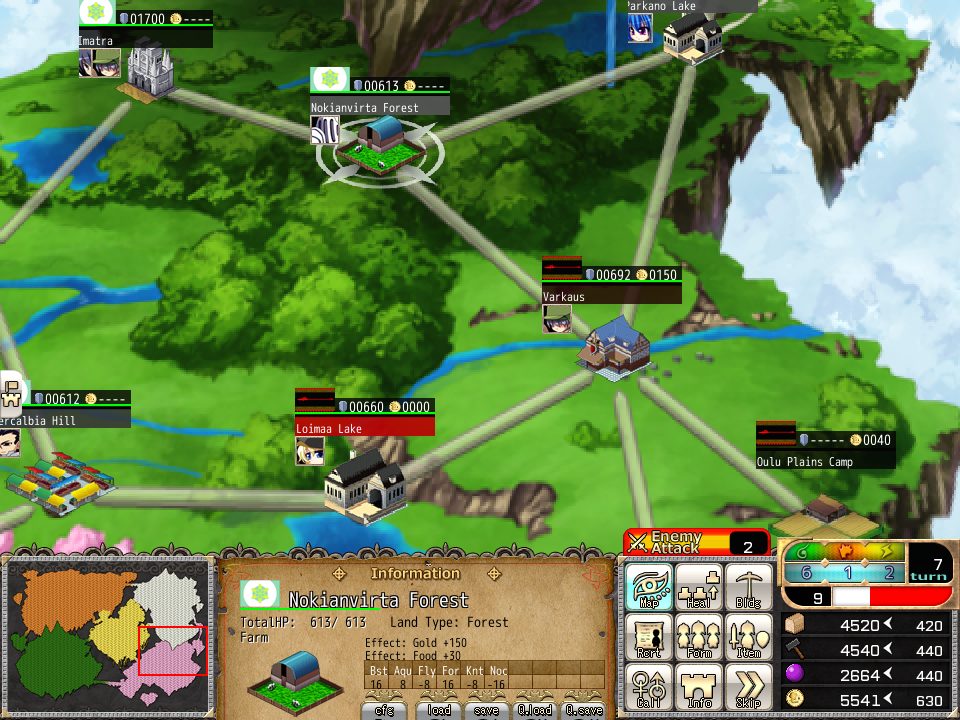Click the Call command button
Screen dimensions: 960x720
(x=649, y=688)
